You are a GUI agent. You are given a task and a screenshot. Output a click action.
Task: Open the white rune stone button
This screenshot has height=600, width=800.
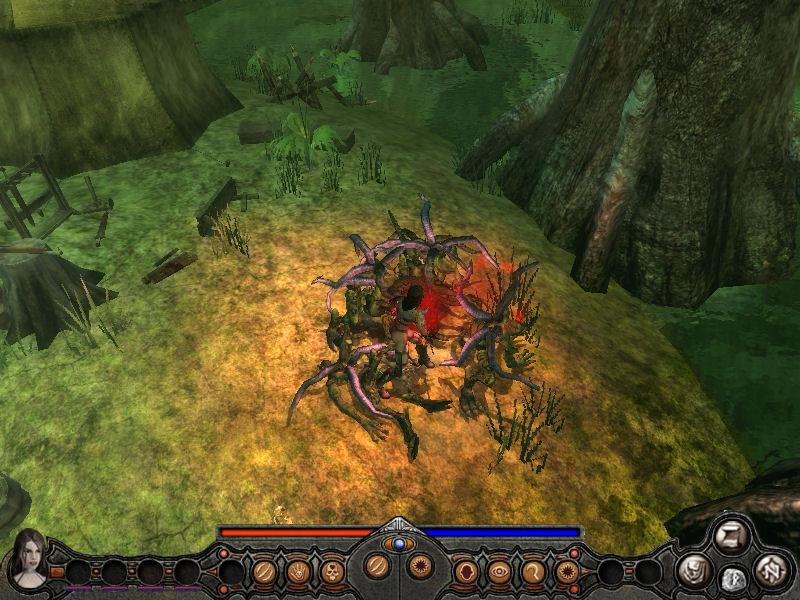[x=732, y=579]
